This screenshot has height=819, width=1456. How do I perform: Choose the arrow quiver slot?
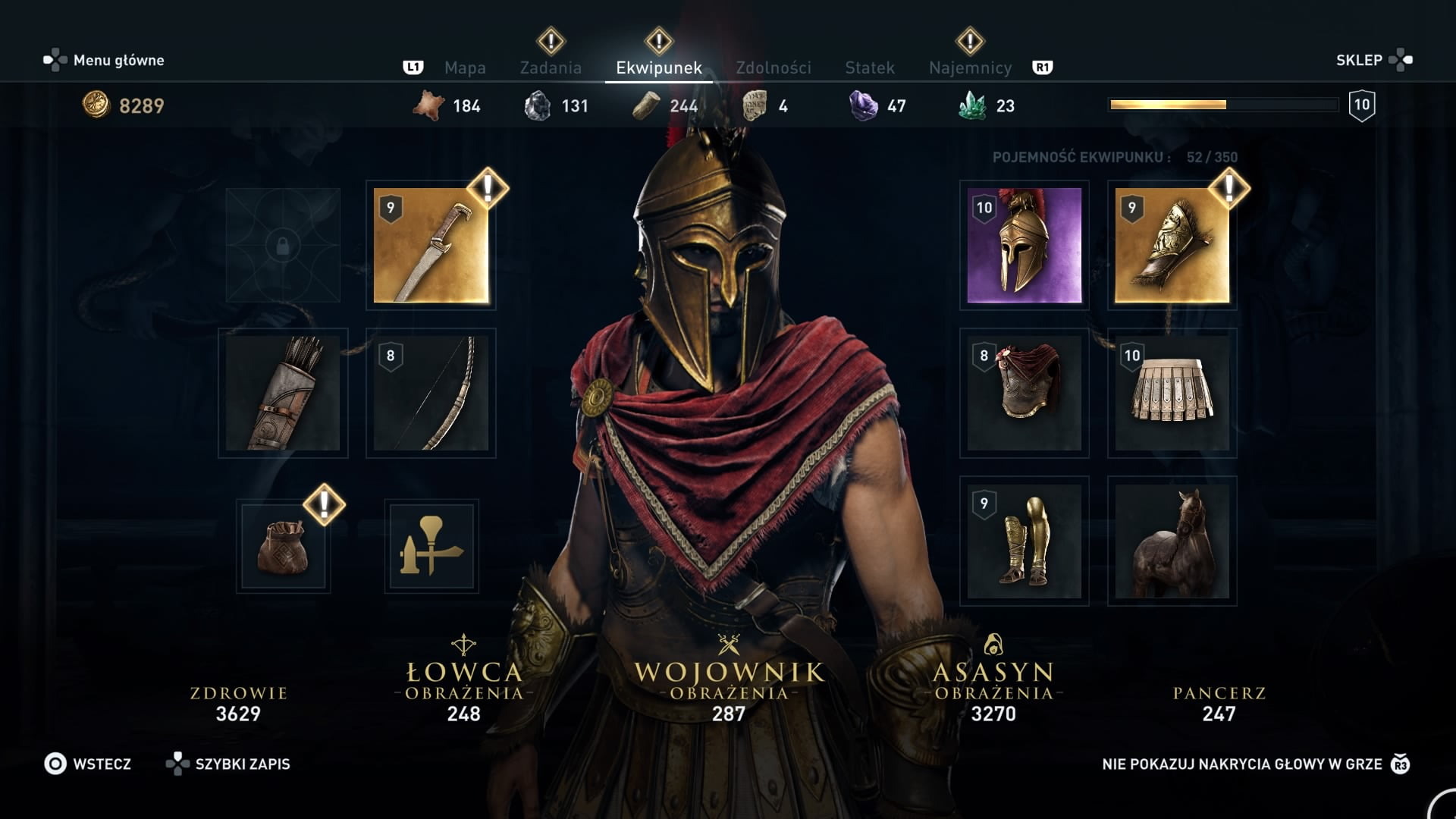[x=283, y=393]
